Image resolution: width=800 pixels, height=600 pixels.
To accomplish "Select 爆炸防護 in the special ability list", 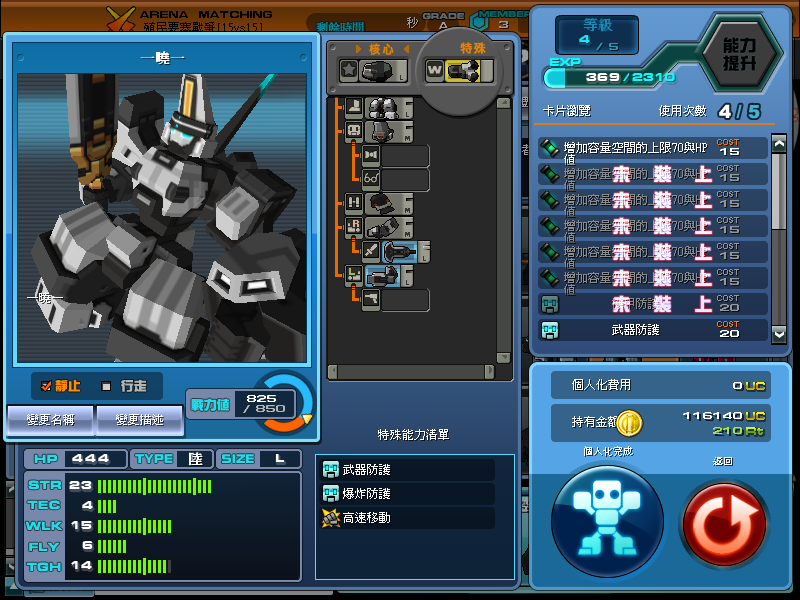I will tap(405, 494).
